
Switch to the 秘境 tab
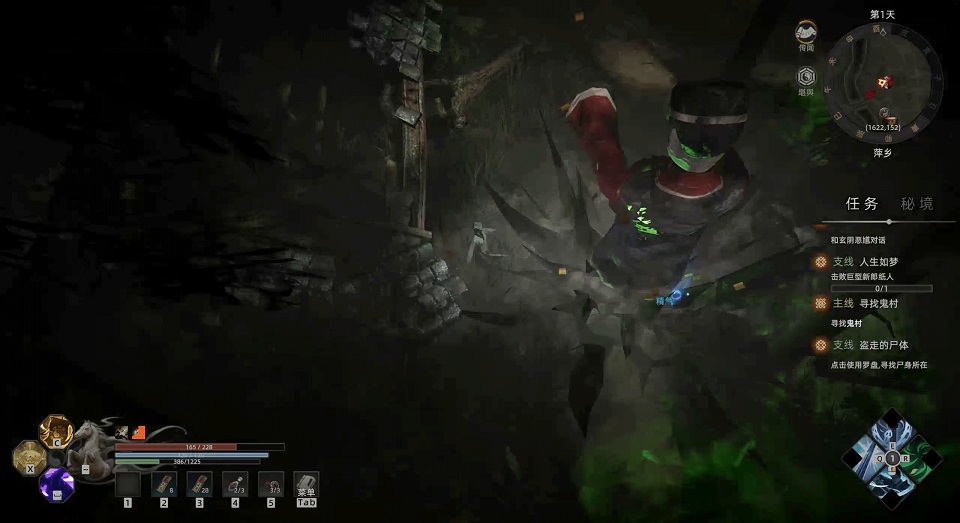(917, 203)
